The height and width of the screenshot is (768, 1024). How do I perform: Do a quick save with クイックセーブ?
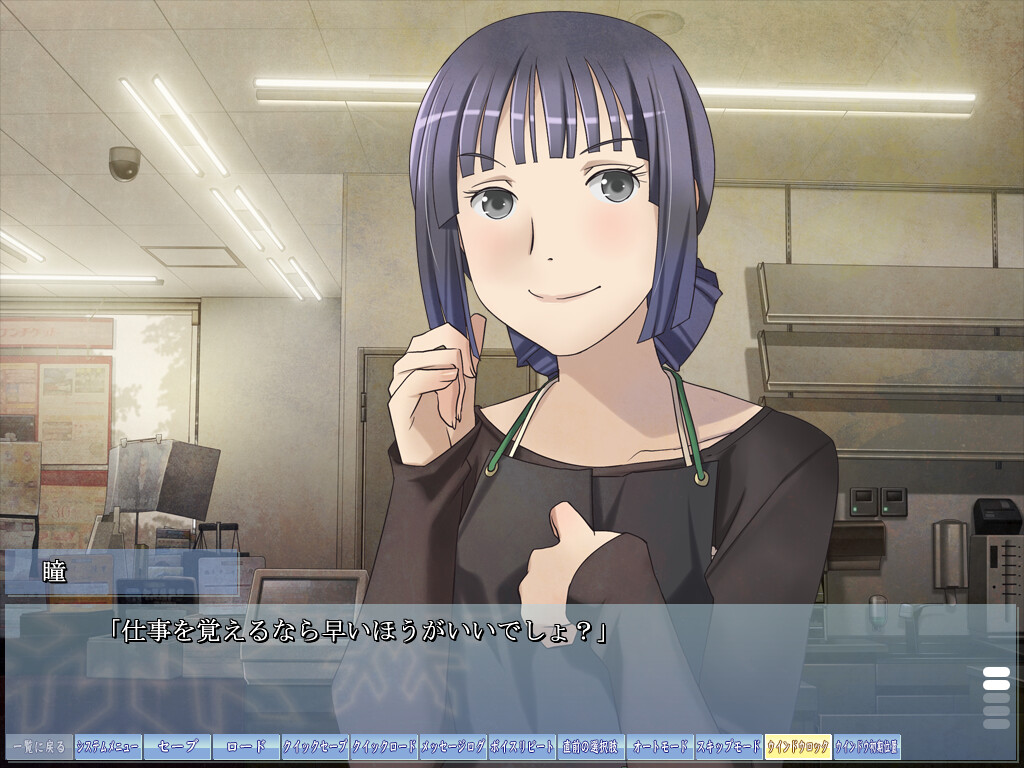(x=315, y=747)
